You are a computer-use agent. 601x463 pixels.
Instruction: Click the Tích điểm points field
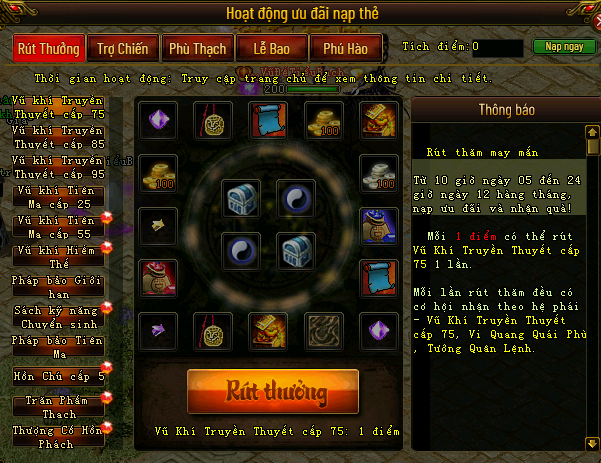tap(497, 47)
